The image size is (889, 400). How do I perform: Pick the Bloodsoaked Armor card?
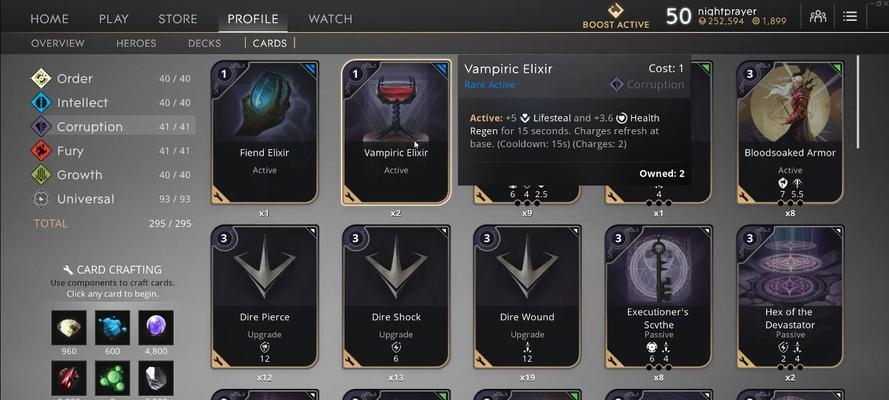[790, 132]
